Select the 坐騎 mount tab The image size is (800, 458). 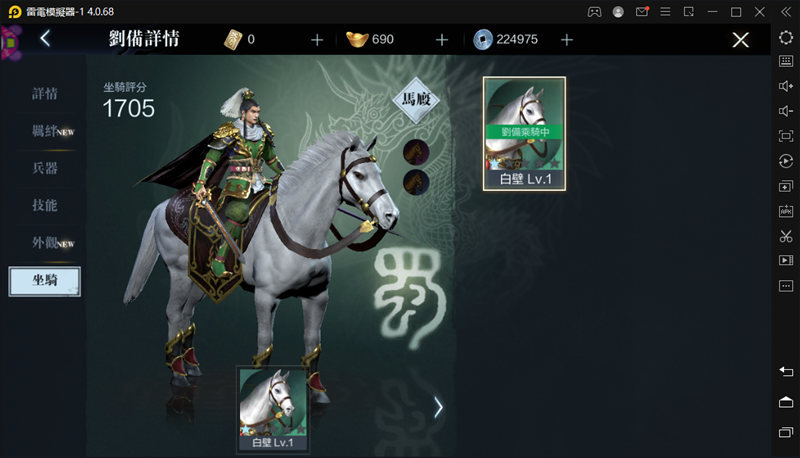(45, 281)
